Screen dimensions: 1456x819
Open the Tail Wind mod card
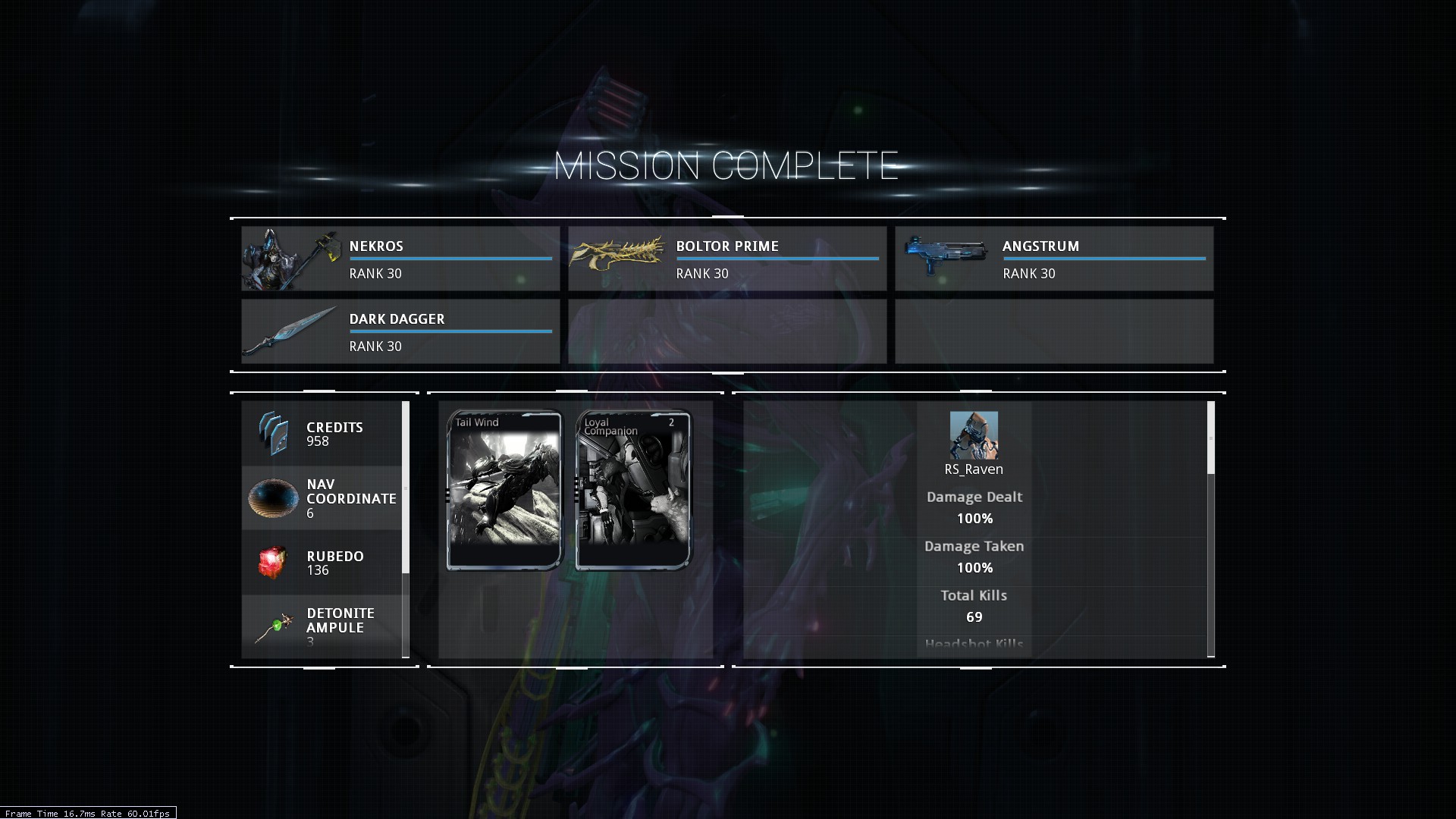click(504, 490)
